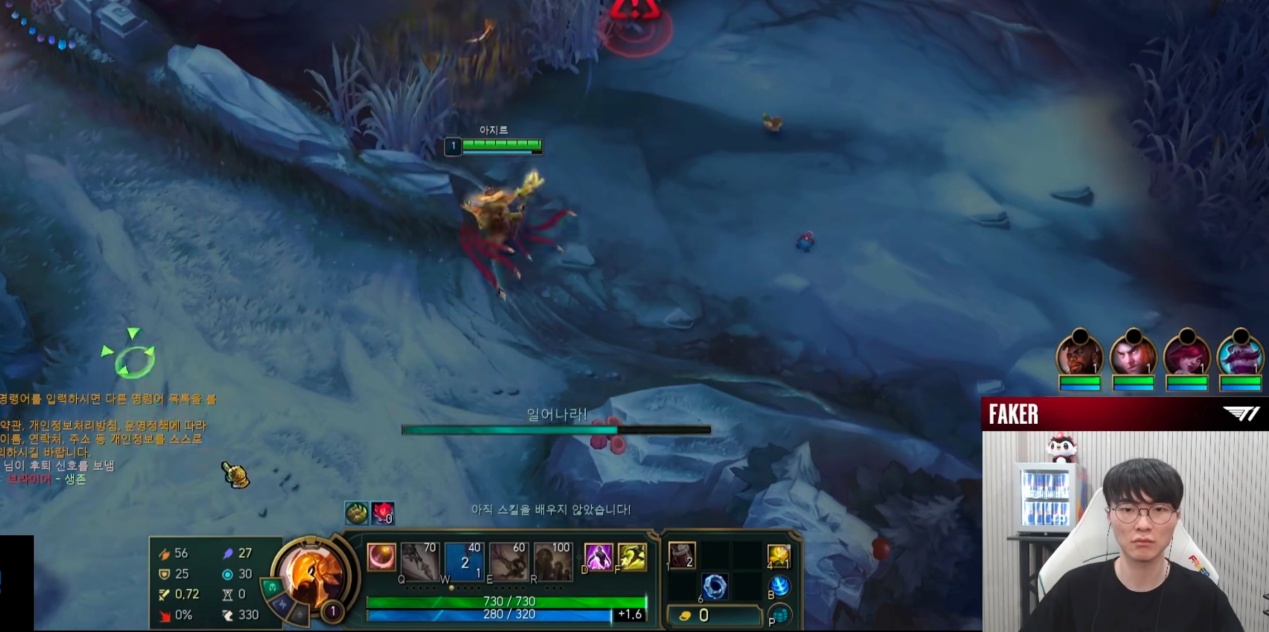Select the blue Doran's Ring item

pyautogui.click(x=714, y=586)
